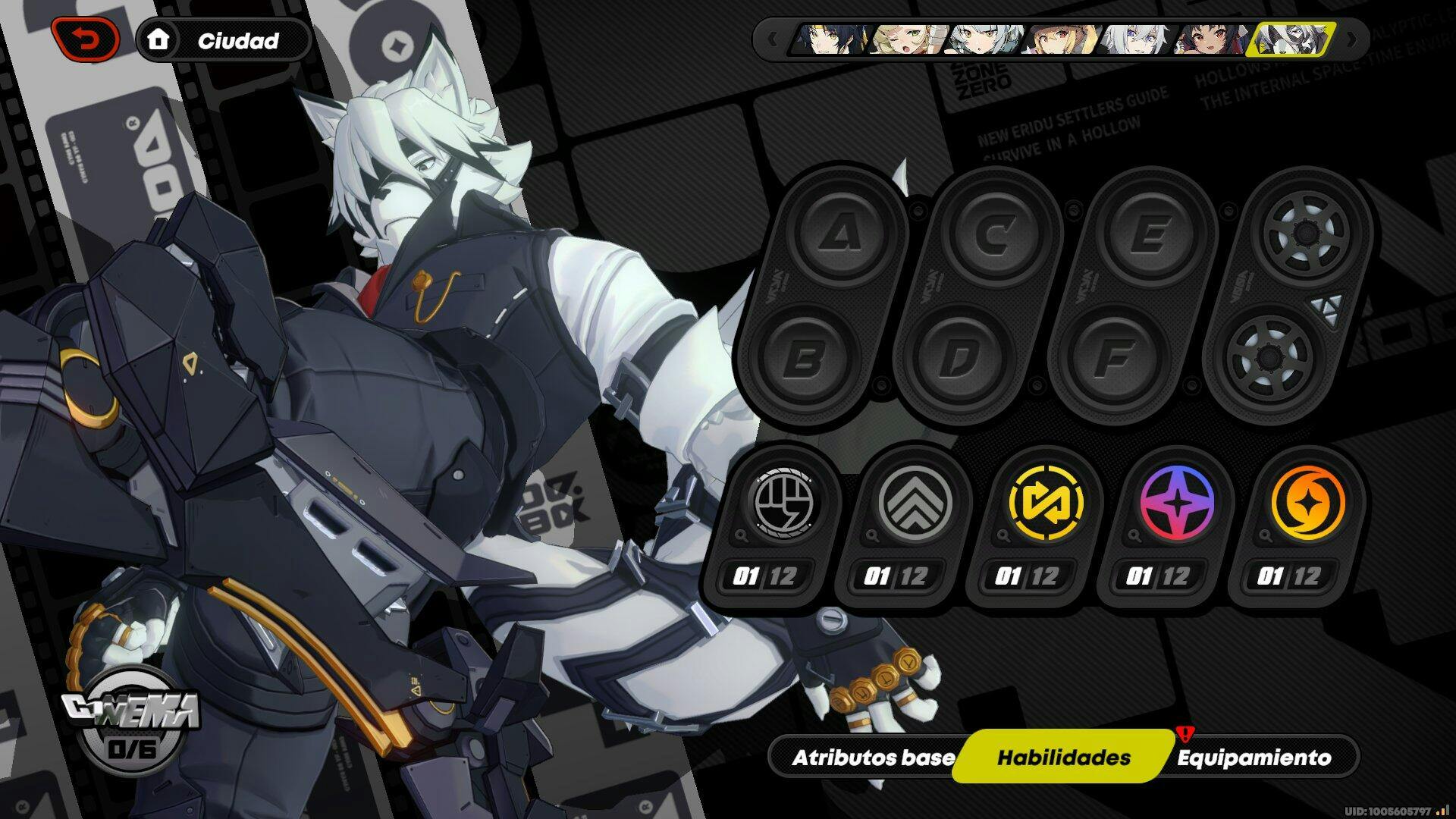
Task: Open the Cinema 0/6 badge
Action: (130, 726)
